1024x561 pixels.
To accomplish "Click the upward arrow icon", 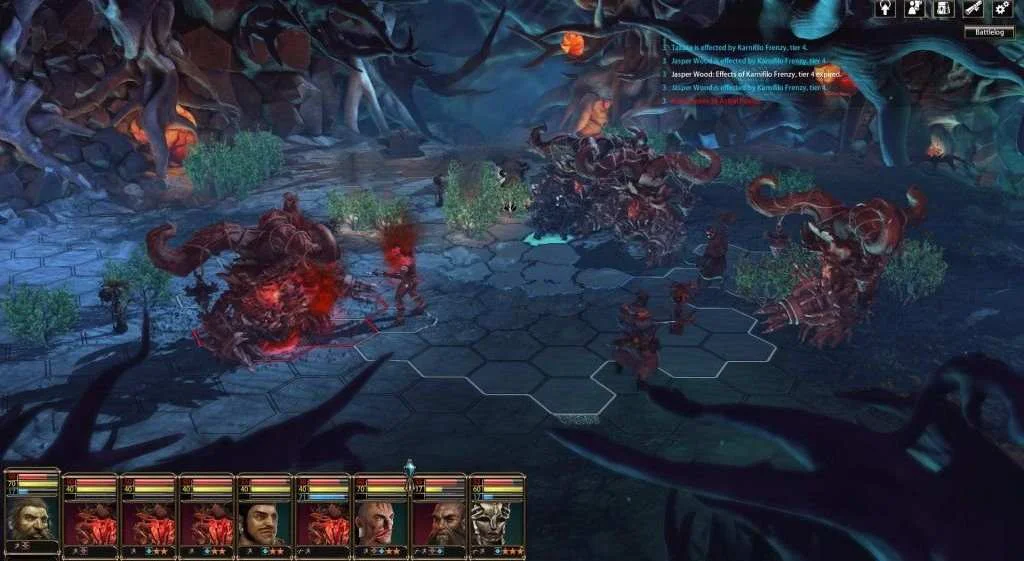I will (885, 9).
